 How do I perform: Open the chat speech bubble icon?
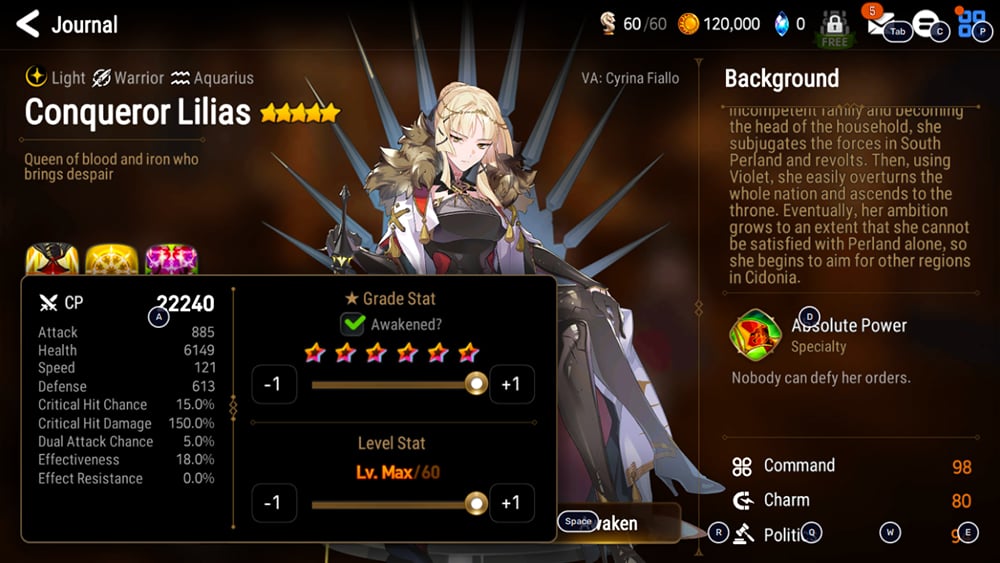926,25
